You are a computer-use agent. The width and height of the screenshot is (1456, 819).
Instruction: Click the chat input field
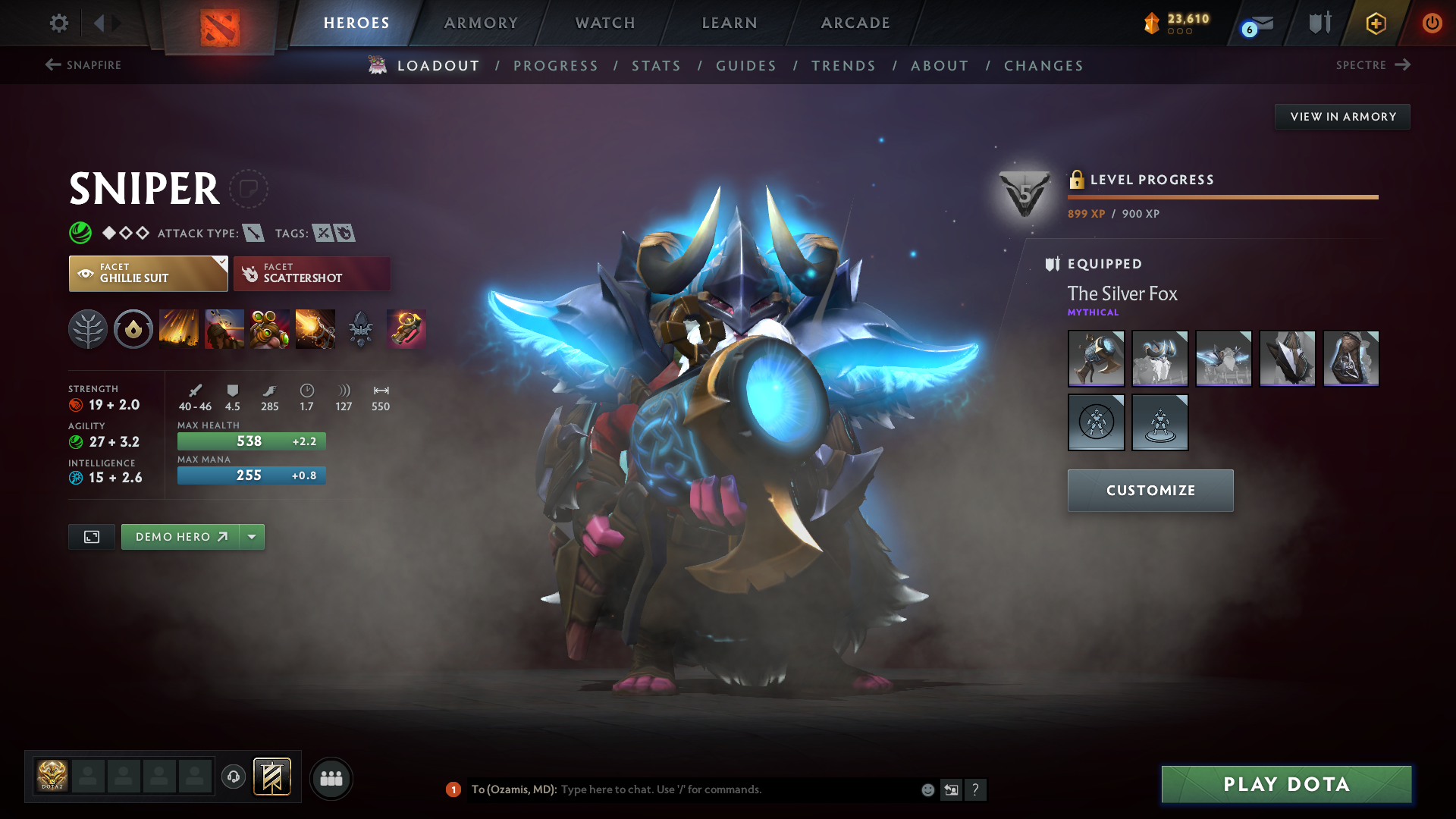tap(736, 789)
